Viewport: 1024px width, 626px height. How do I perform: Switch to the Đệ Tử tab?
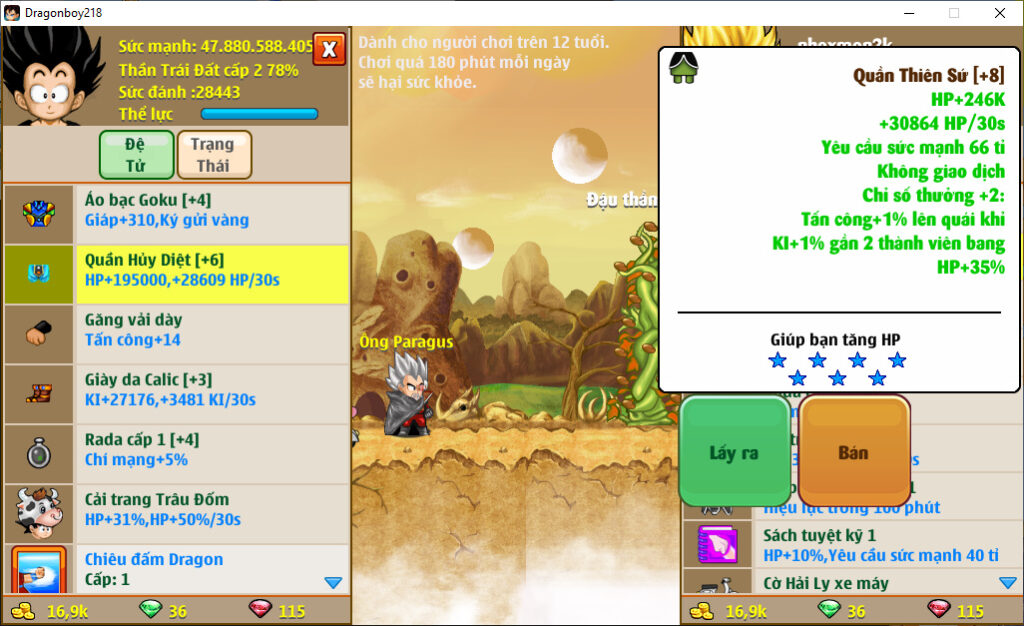click(136, 155)
